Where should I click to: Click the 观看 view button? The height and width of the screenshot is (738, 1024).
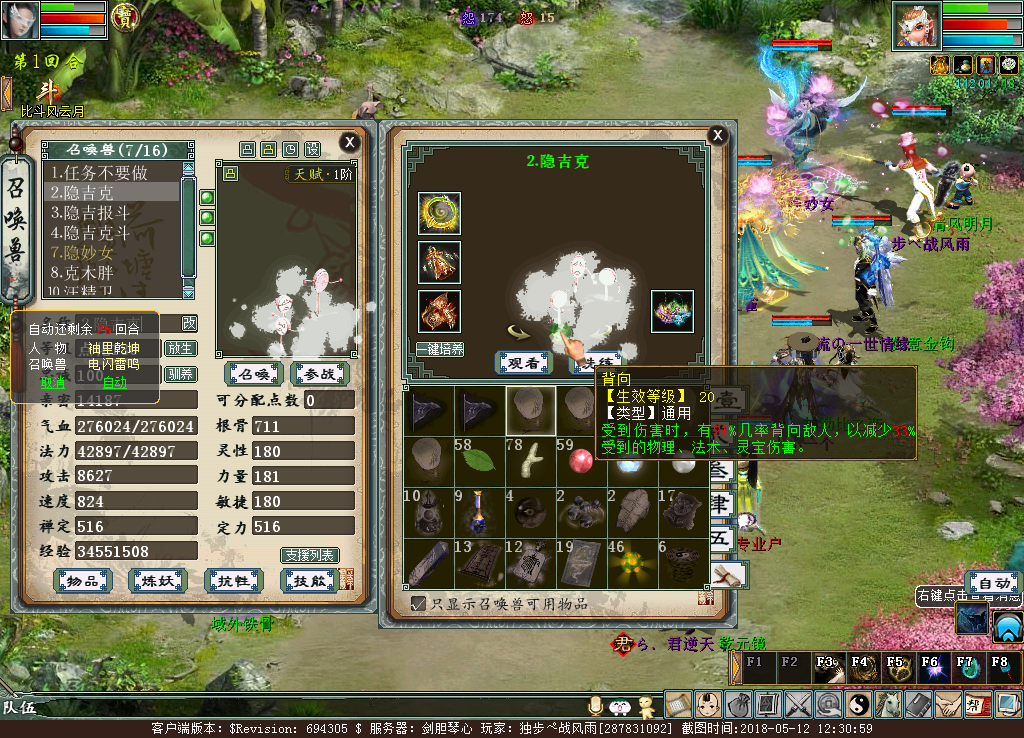click(524, 363)
